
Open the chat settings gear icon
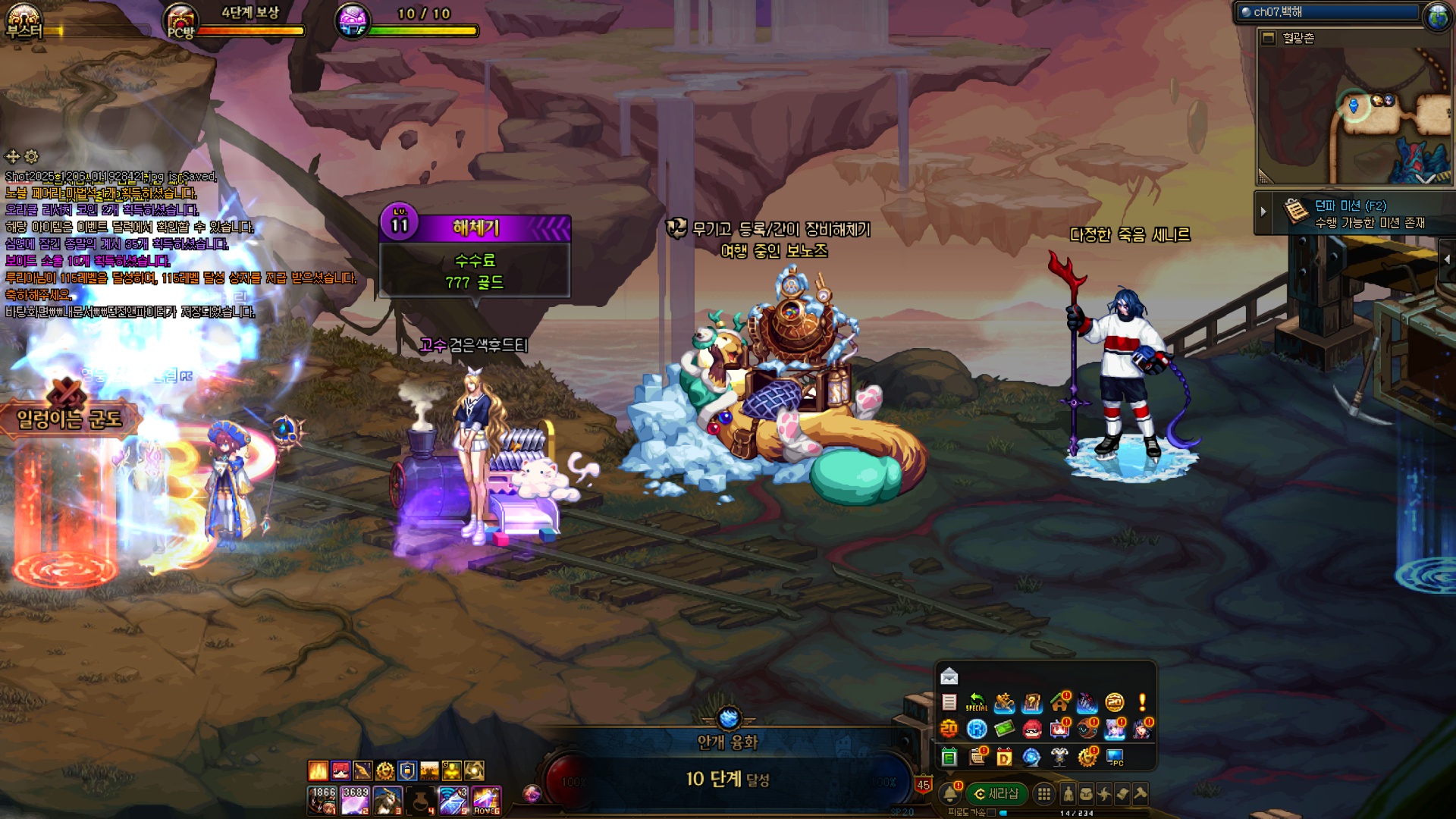31,157
